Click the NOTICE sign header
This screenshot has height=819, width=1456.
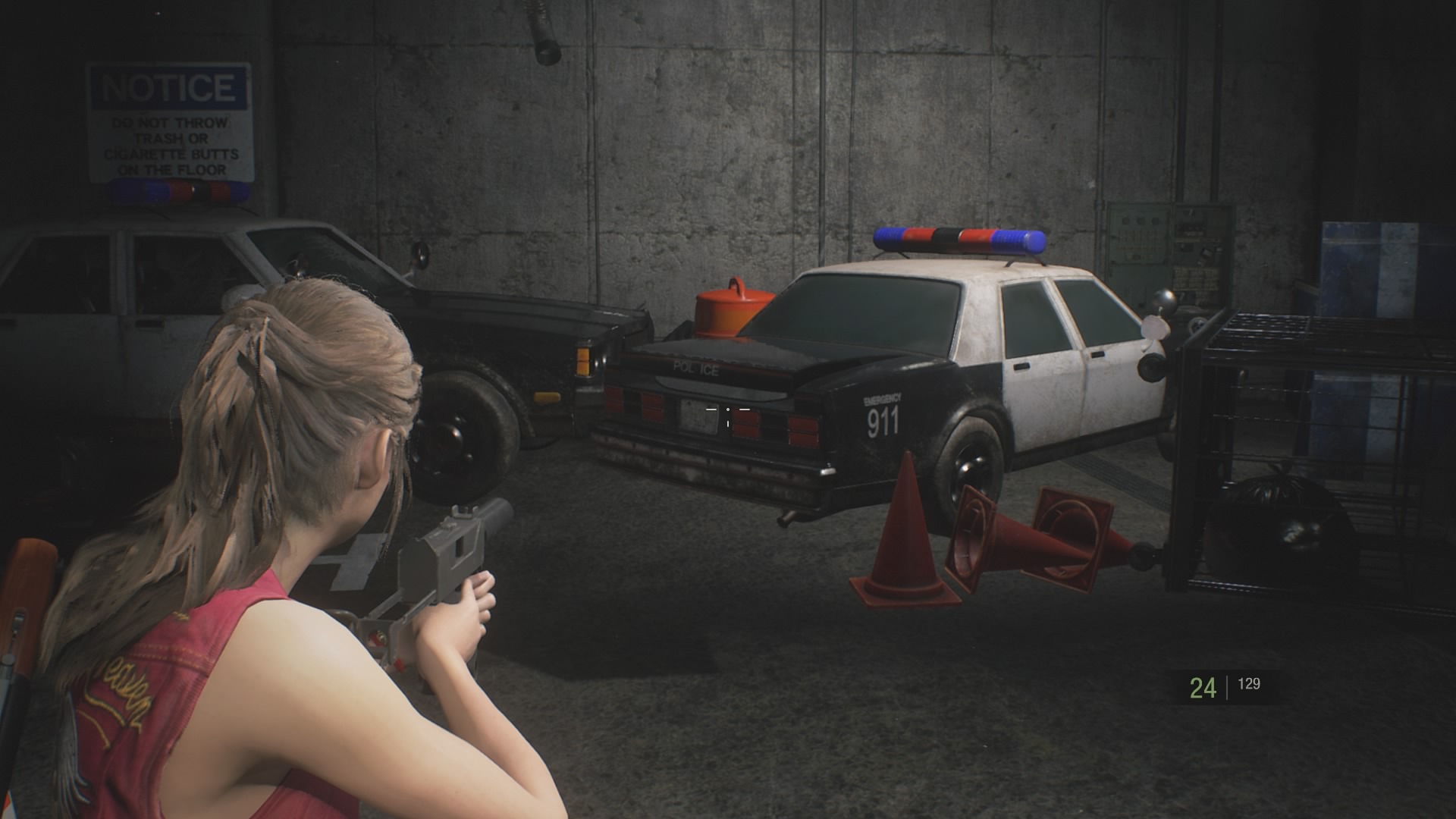click(x=168, y=86)
